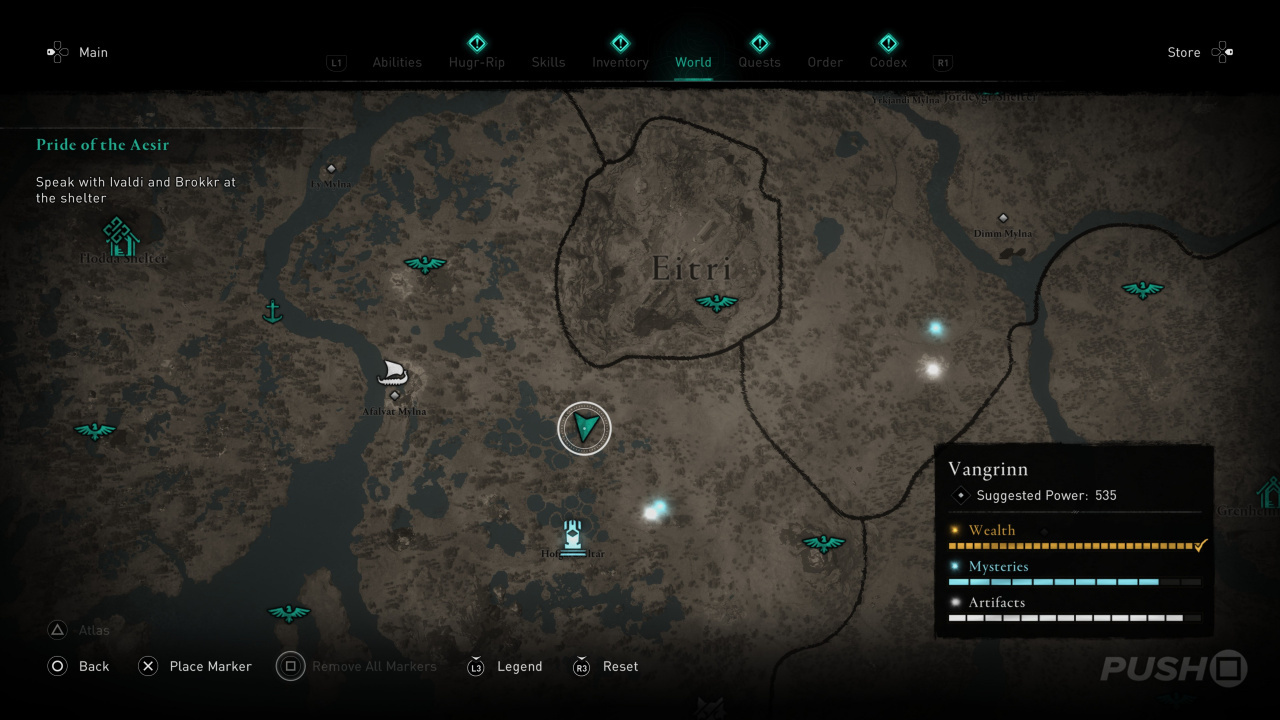Image resolution: width=1280 pixels, height=720 pixels.
Task: Click the anchor harbor icon
Action: point(271,312)
